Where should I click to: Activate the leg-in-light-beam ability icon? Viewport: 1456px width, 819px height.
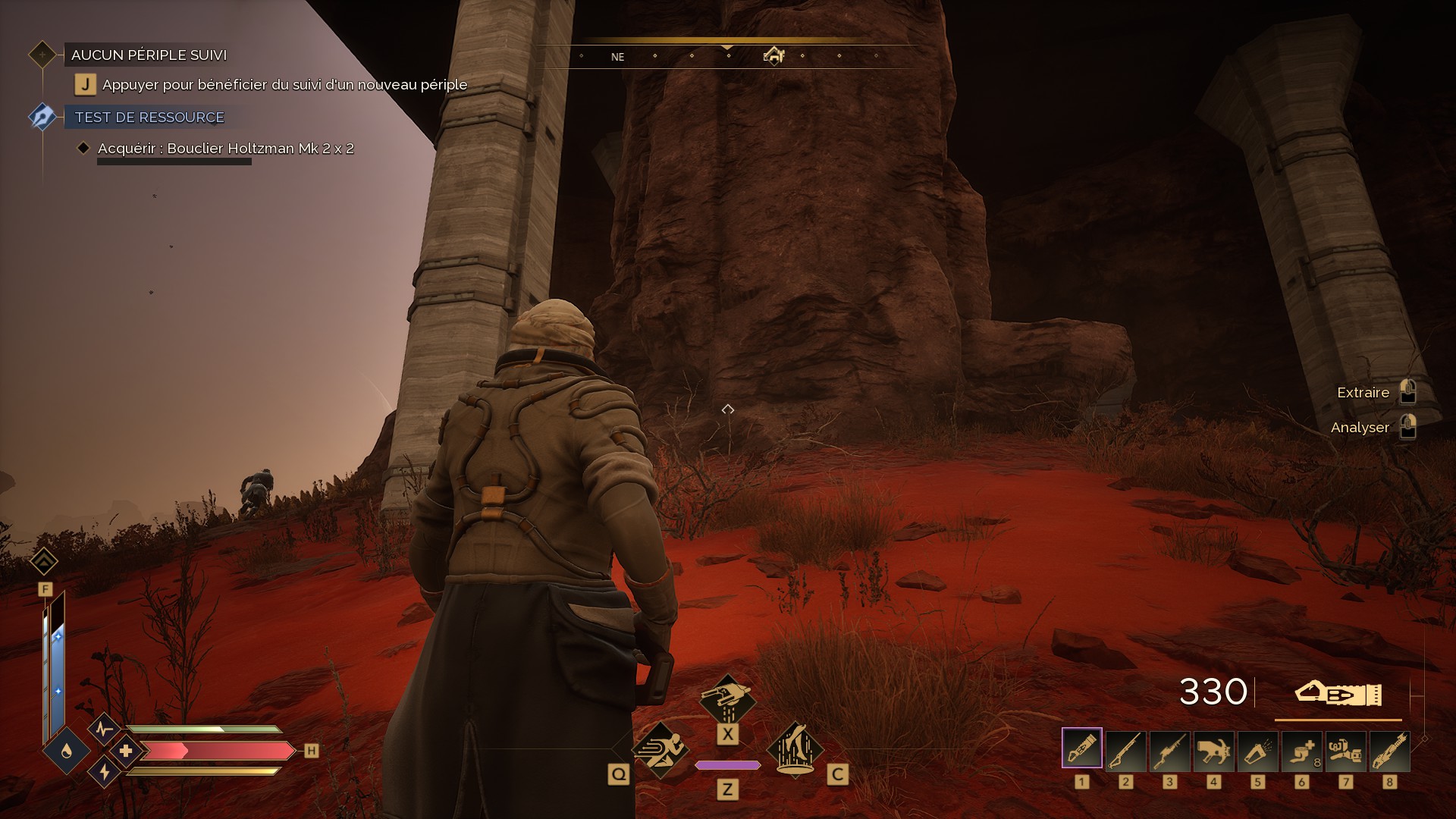pyautogui.click(x=795, y=749)
